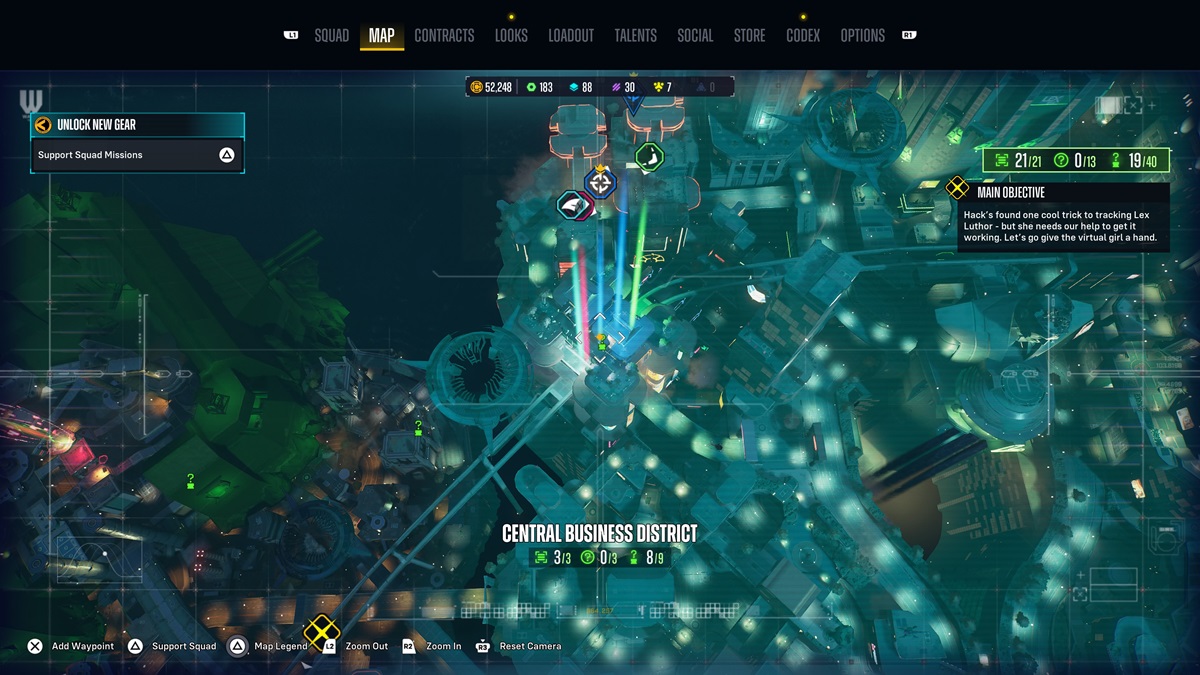Switch to the Talents tab
1200x675 pixels.
635,36
